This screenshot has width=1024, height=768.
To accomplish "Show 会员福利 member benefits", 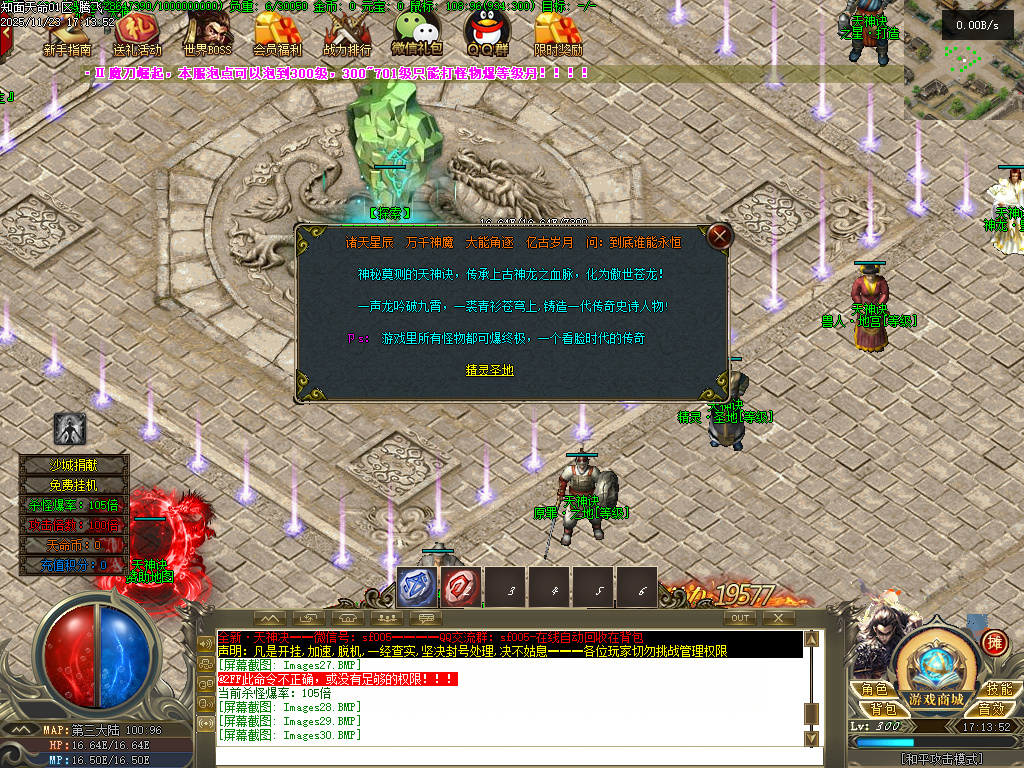I will 277,33.
